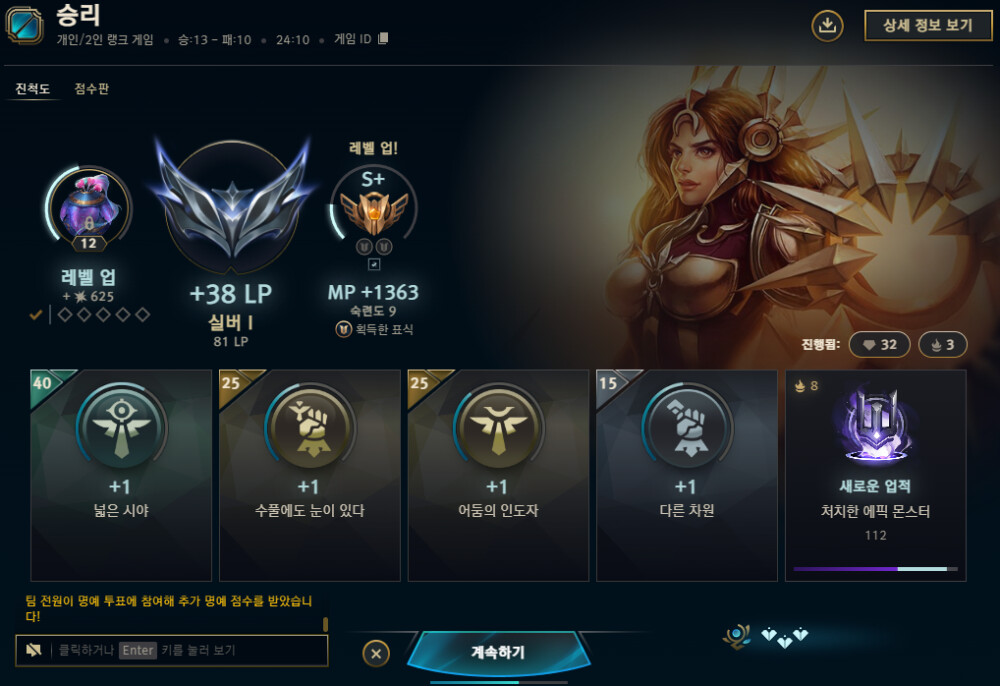Click the flame counter showing 3
The image size is (1000, 686).
click(942, 345)
